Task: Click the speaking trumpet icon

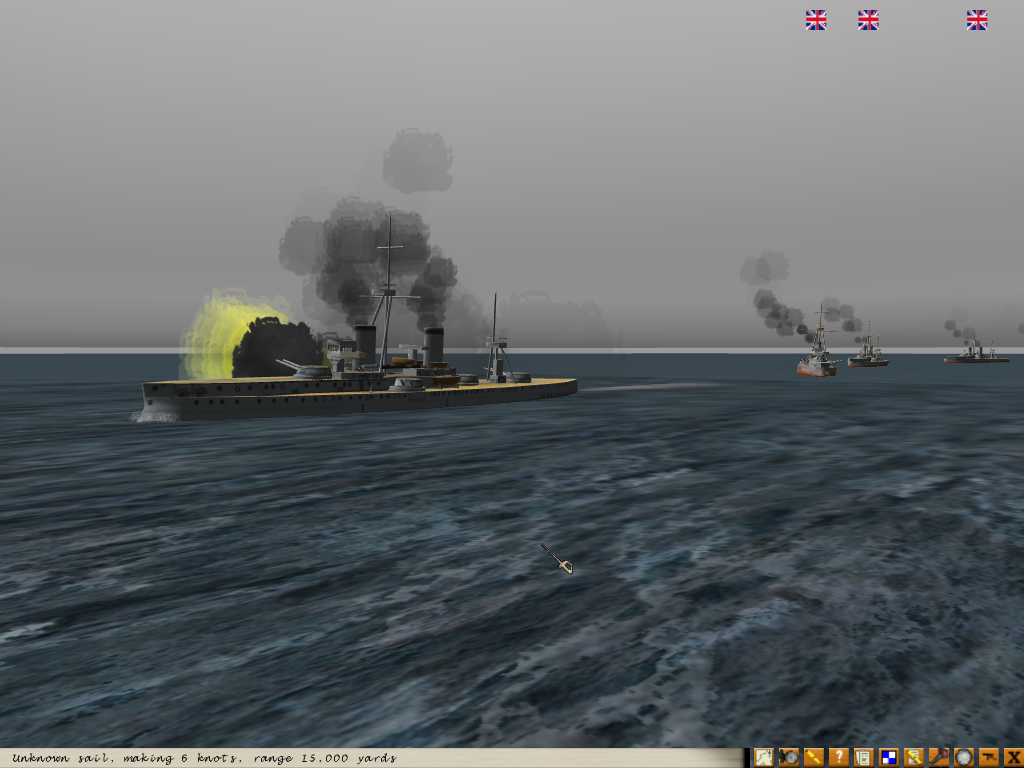Action: click(939, 758)
